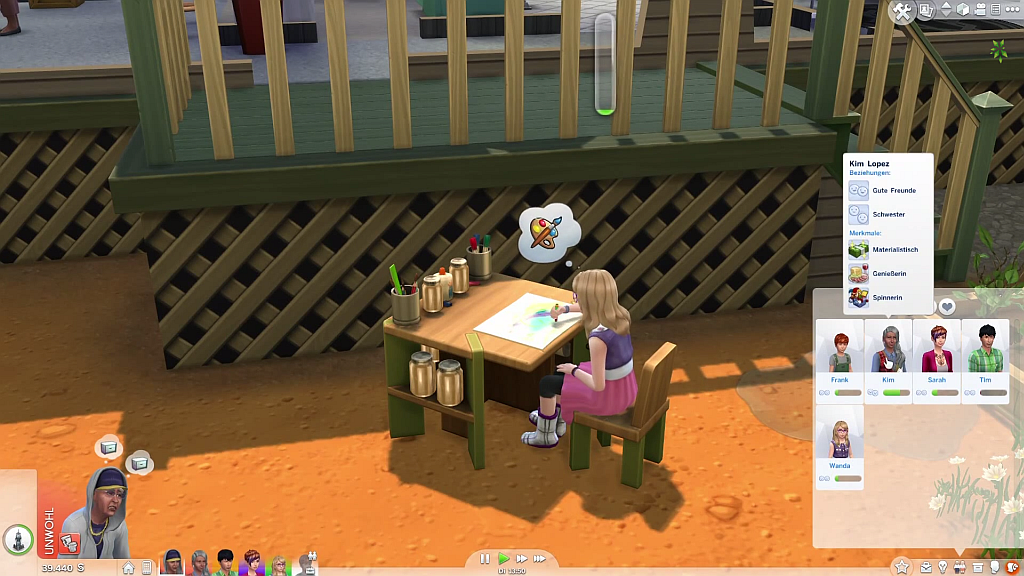The image size is (1024, 576).
Task: Open the needs panel with toilet-paper icon
Action: 995,568
